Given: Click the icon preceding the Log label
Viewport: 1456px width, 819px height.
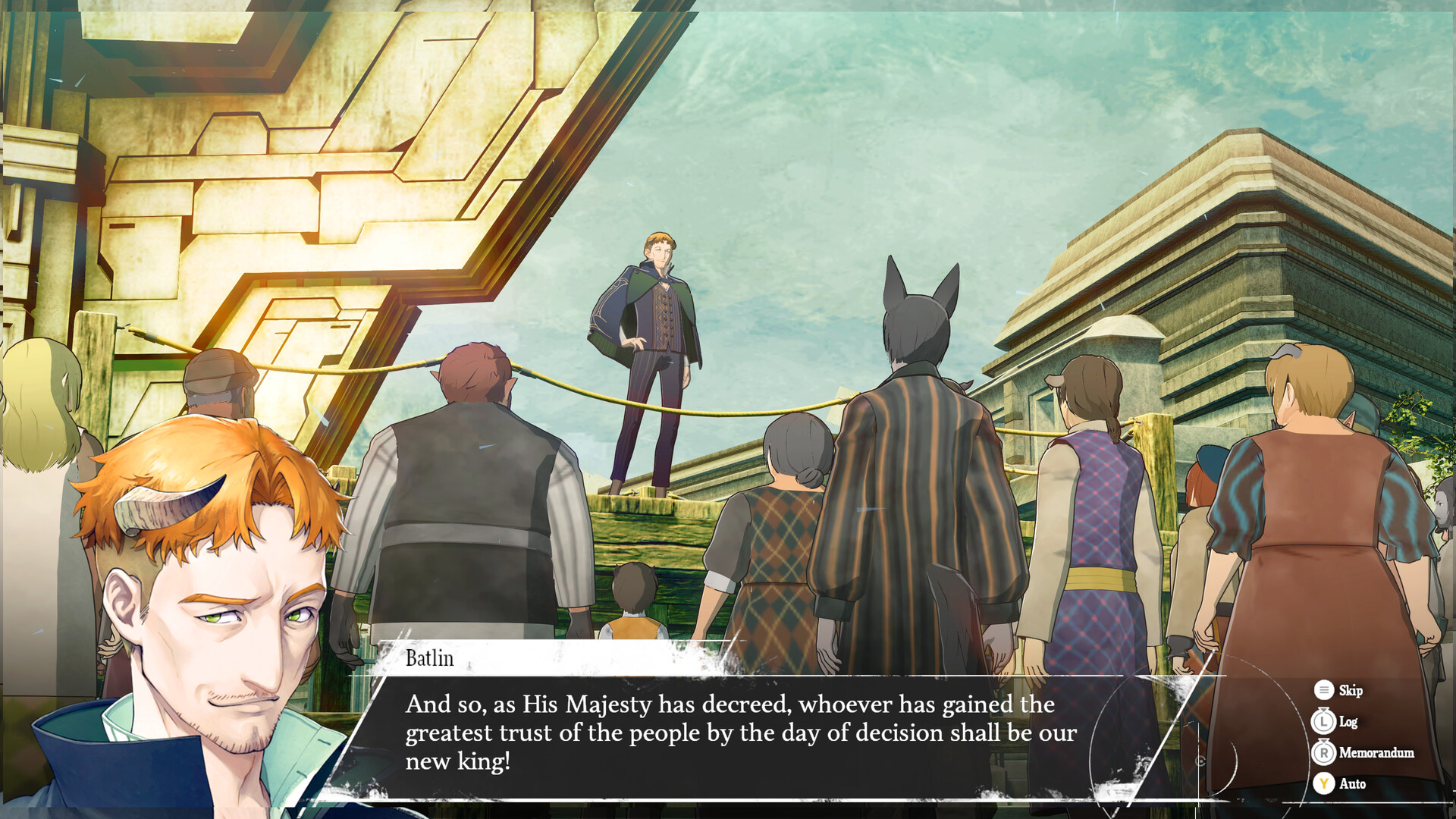Looking at the screenshot, I should [1323, 722].
